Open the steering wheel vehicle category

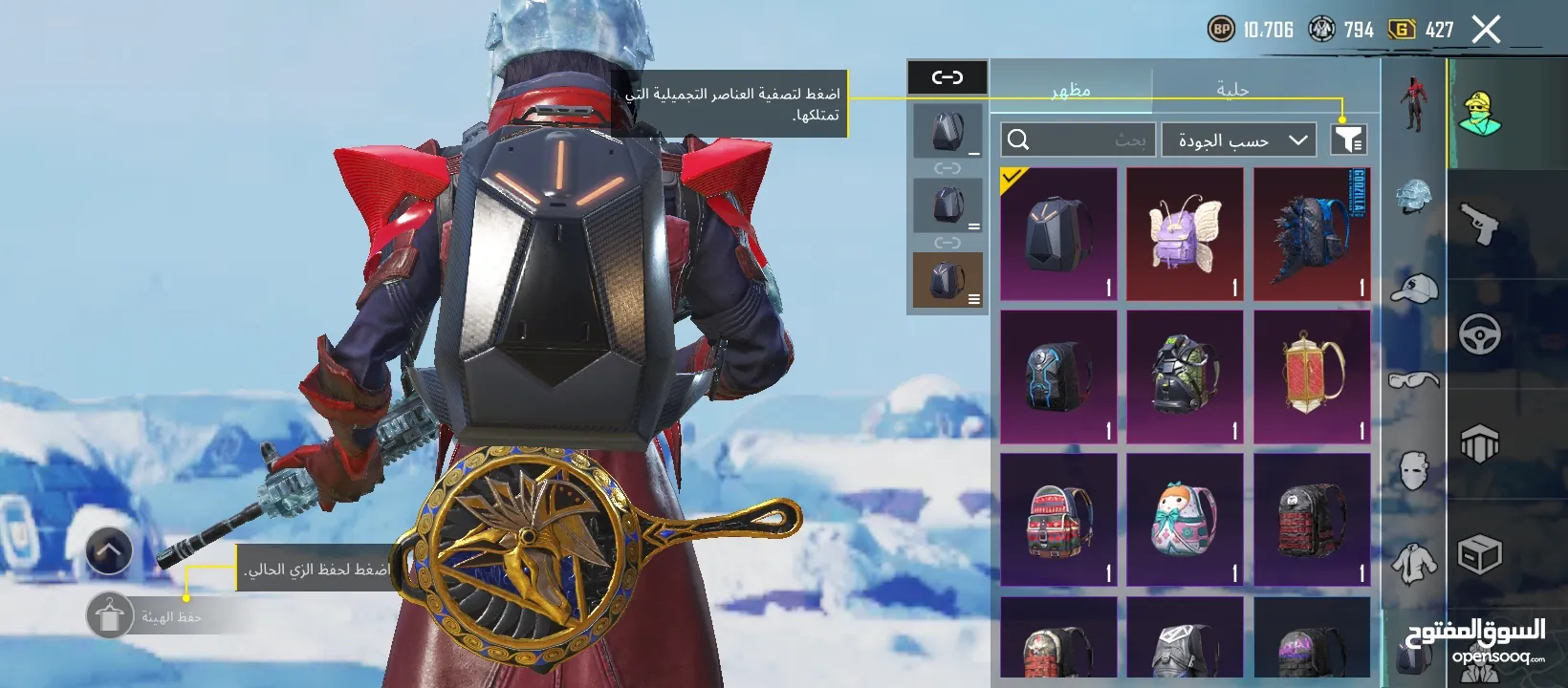(x=1479, y=334)
